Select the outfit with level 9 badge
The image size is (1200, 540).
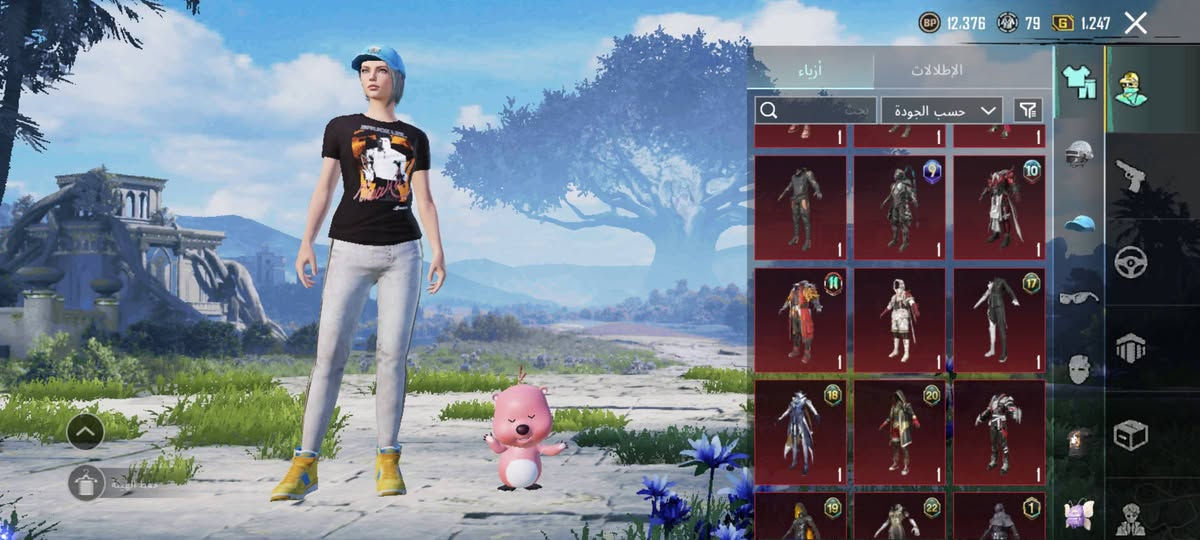click(899, 207)
